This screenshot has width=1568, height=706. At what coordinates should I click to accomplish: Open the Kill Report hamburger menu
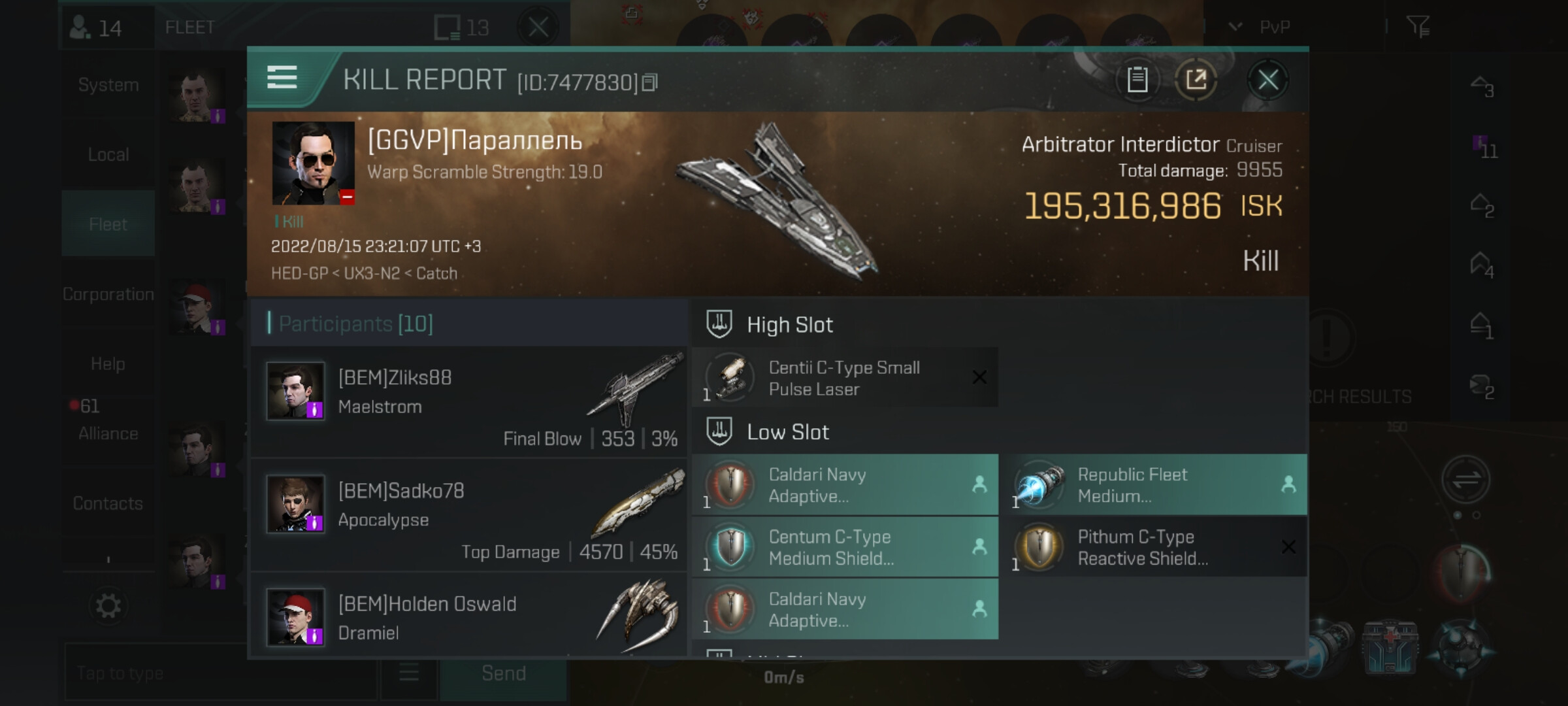[282, 78]
